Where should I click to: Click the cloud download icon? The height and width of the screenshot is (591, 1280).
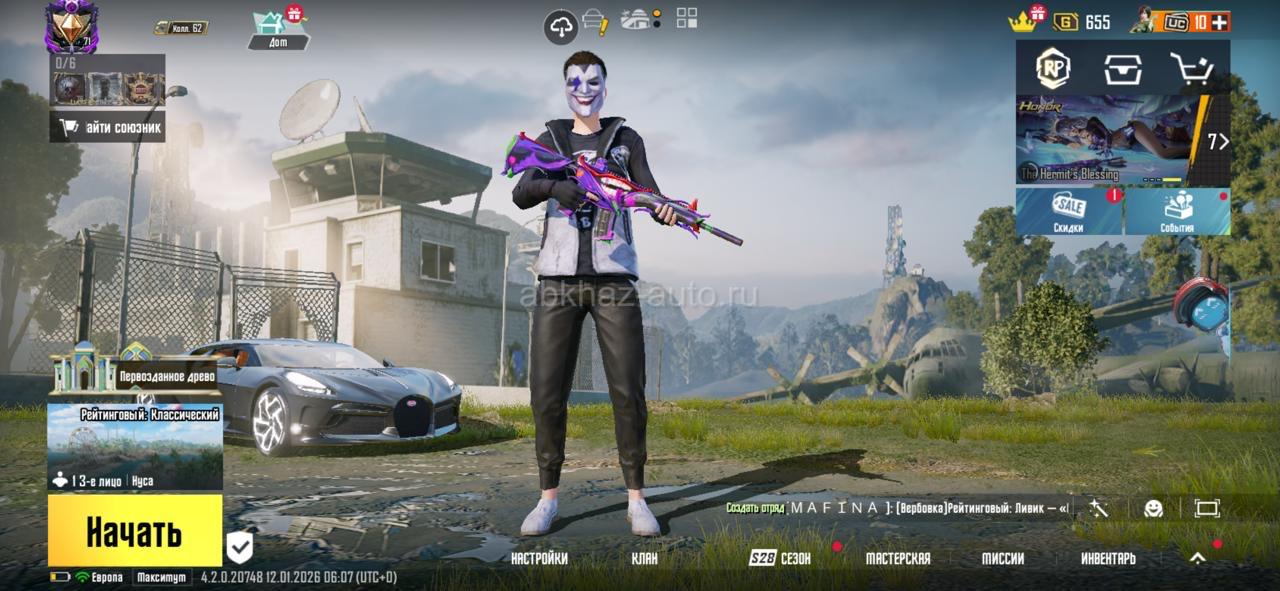561,27
